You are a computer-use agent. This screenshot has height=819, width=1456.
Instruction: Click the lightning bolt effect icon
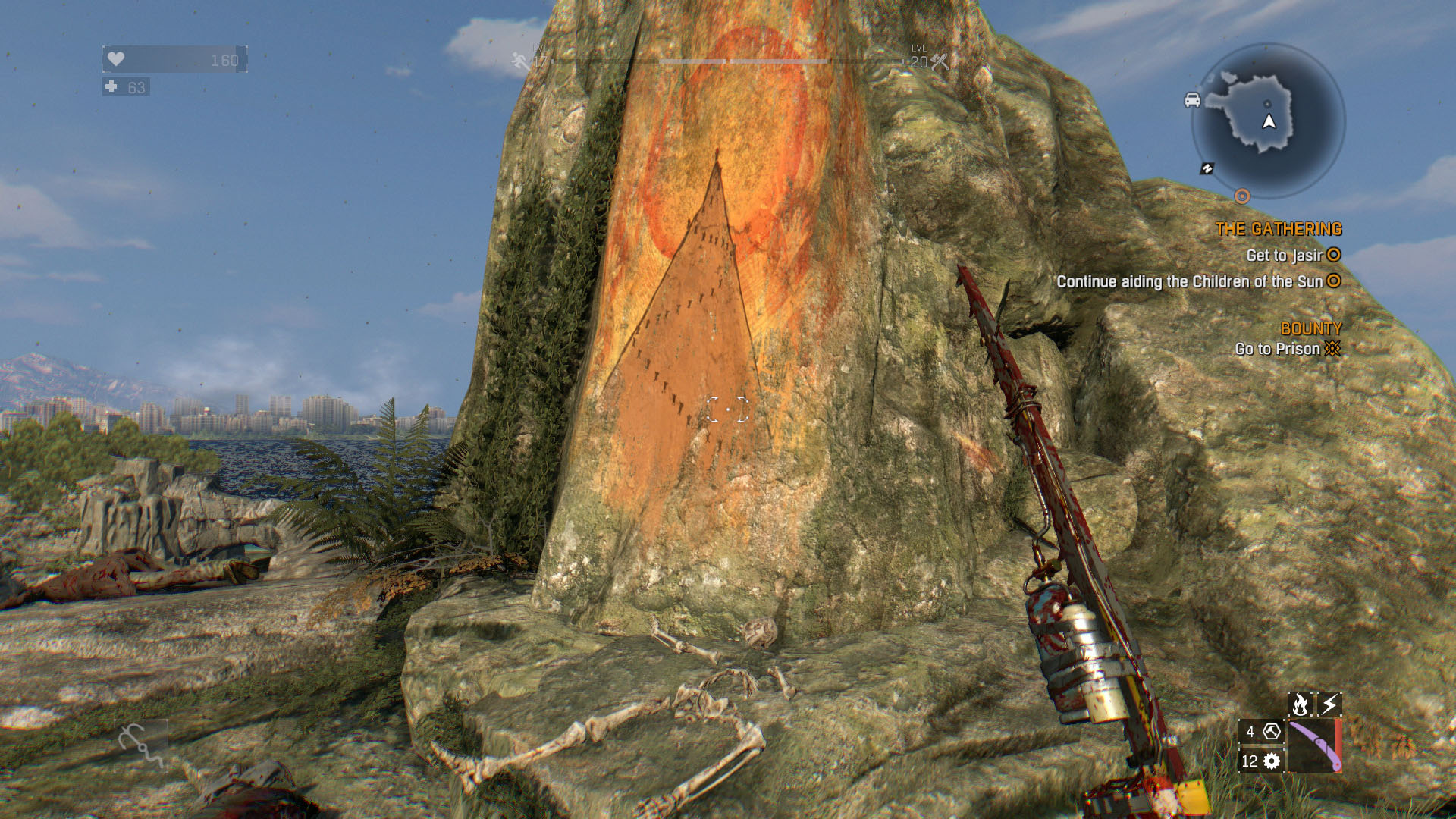[1329, 704]
